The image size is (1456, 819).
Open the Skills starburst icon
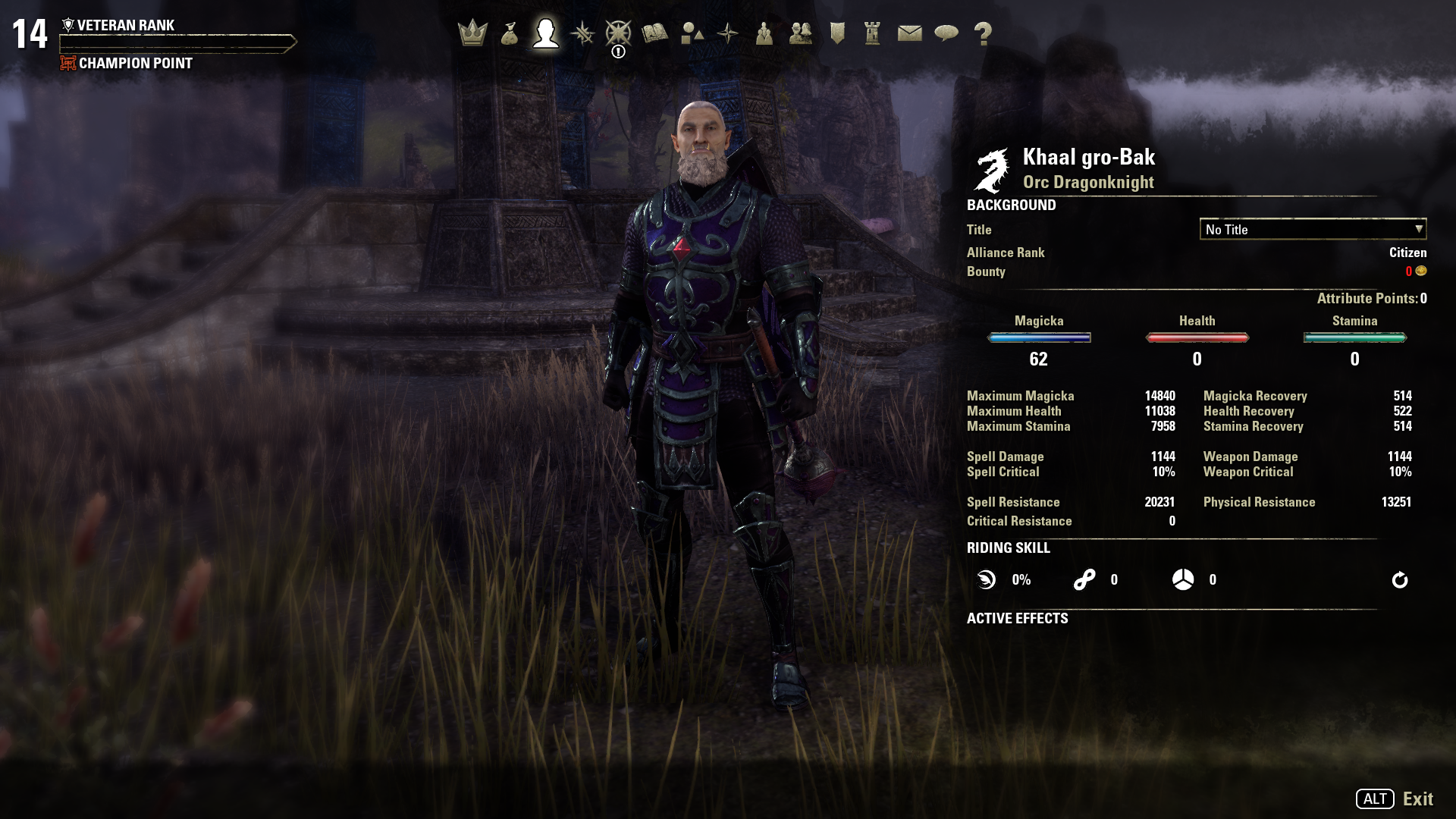(x=582, y=33)
